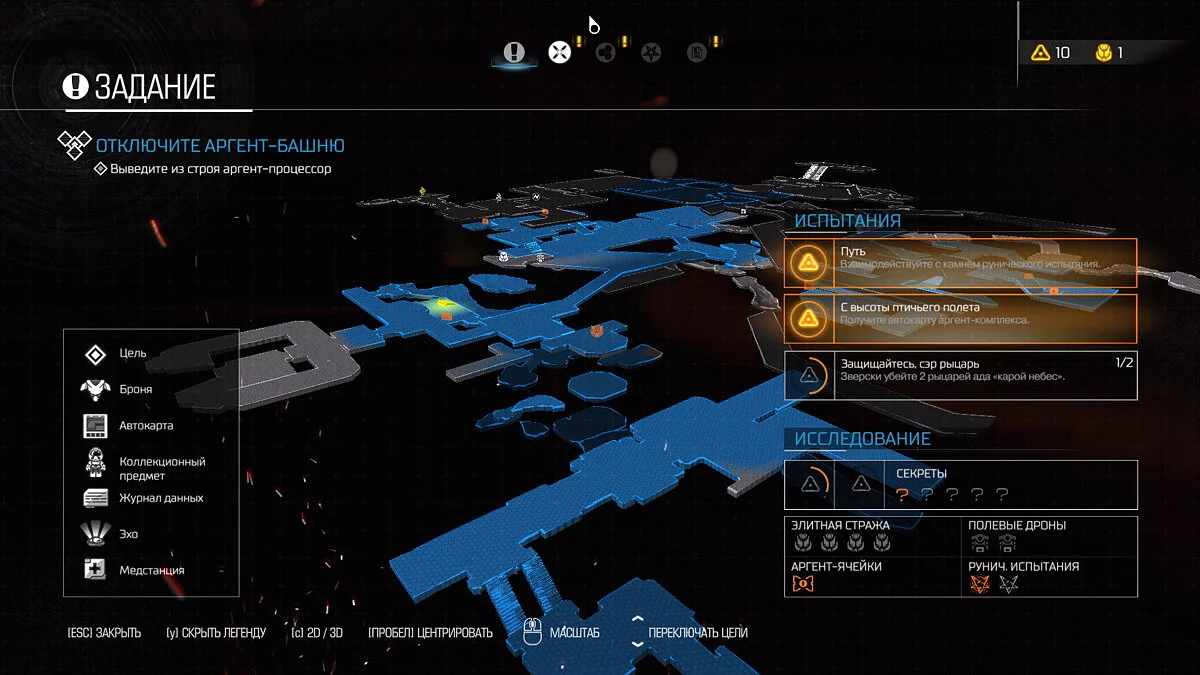Click the orange rune trial marker on map
The width and height of the screenshot is (1200, 675).
click(x=597, y=331)
